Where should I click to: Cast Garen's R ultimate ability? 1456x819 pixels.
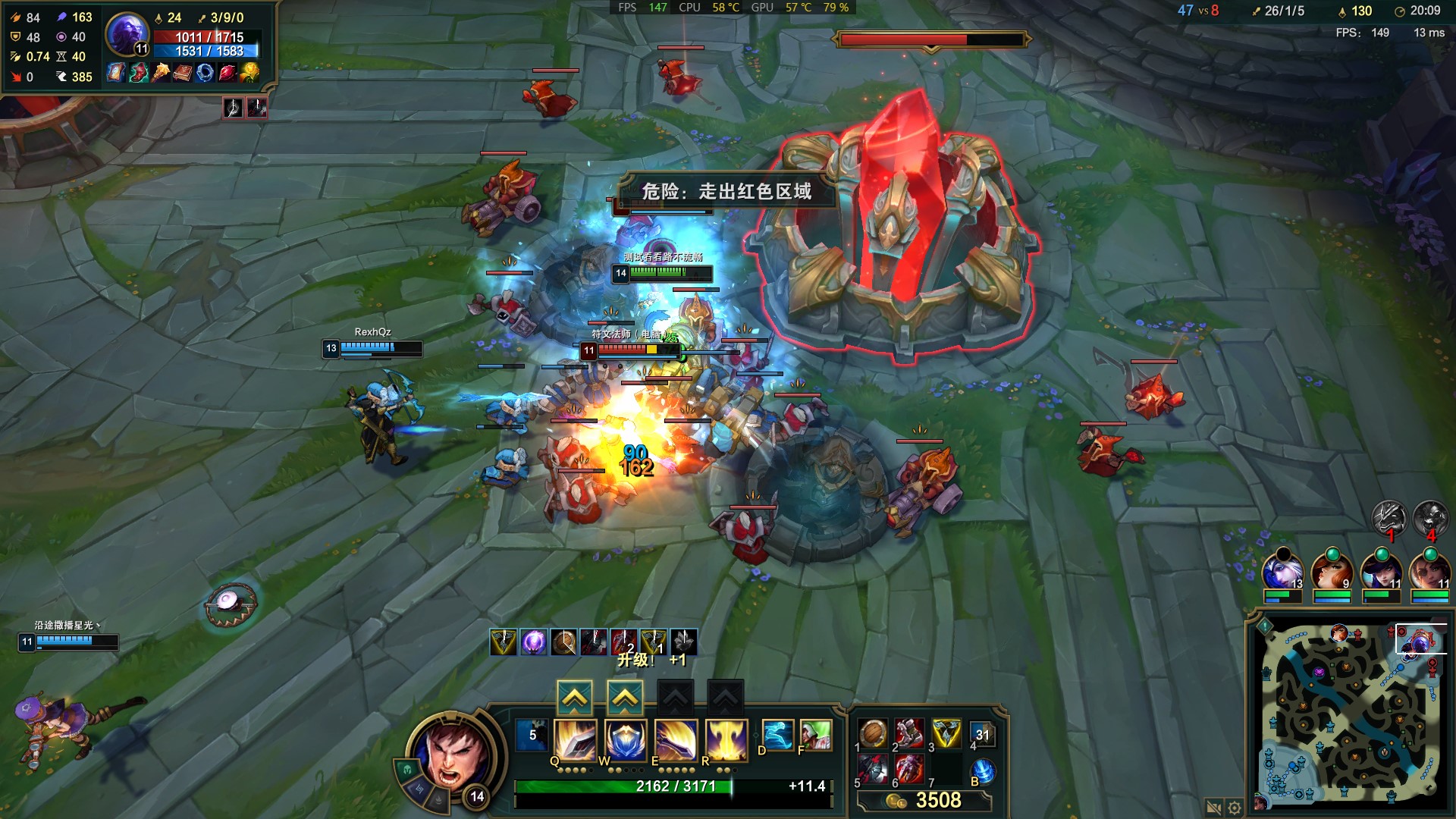726,739
